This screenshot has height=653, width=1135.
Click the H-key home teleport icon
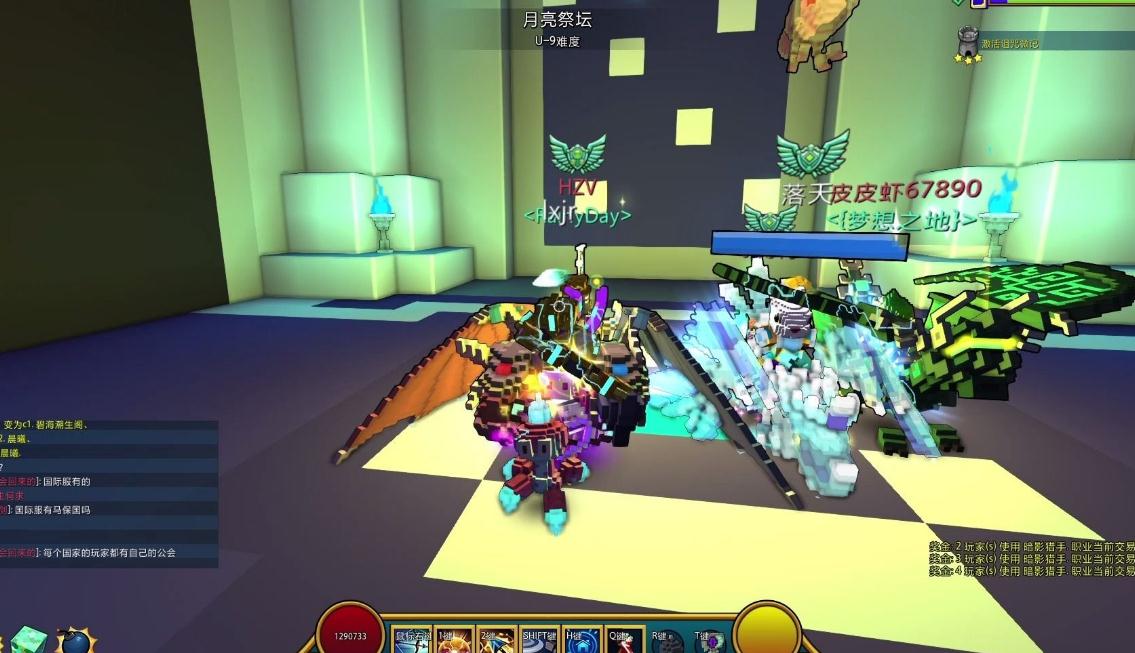coord(583,640)
